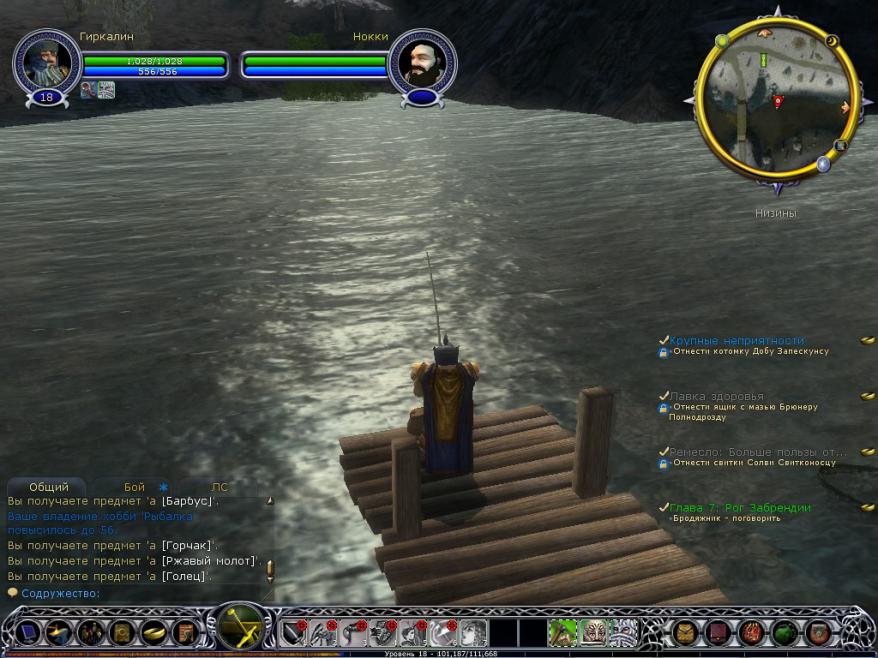Click the Нокки target portrait
This screenshot has width=878, height=658.
(x=422, y=63)
